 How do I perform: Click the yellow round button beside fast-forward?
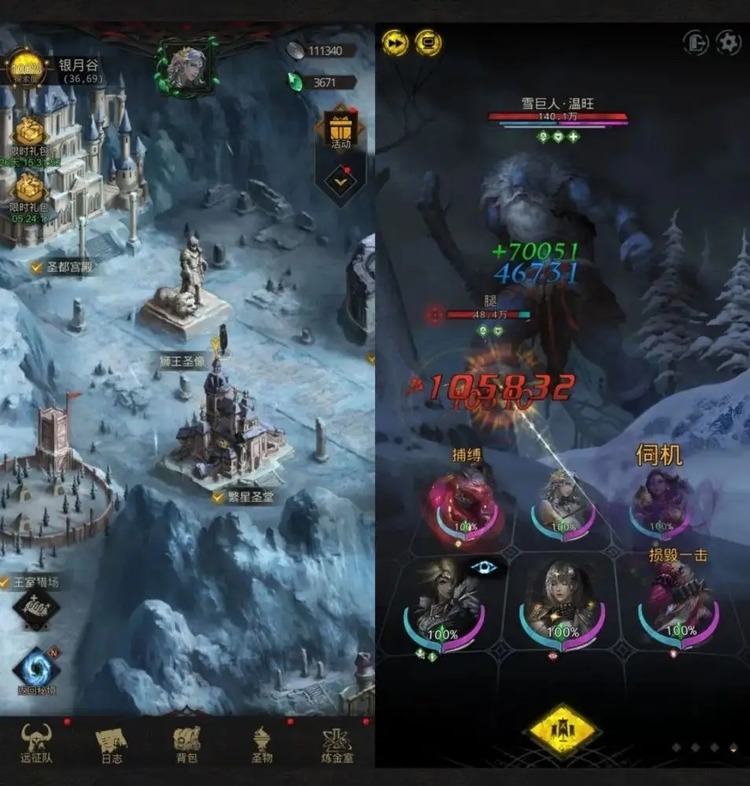[x=428, y=42]
